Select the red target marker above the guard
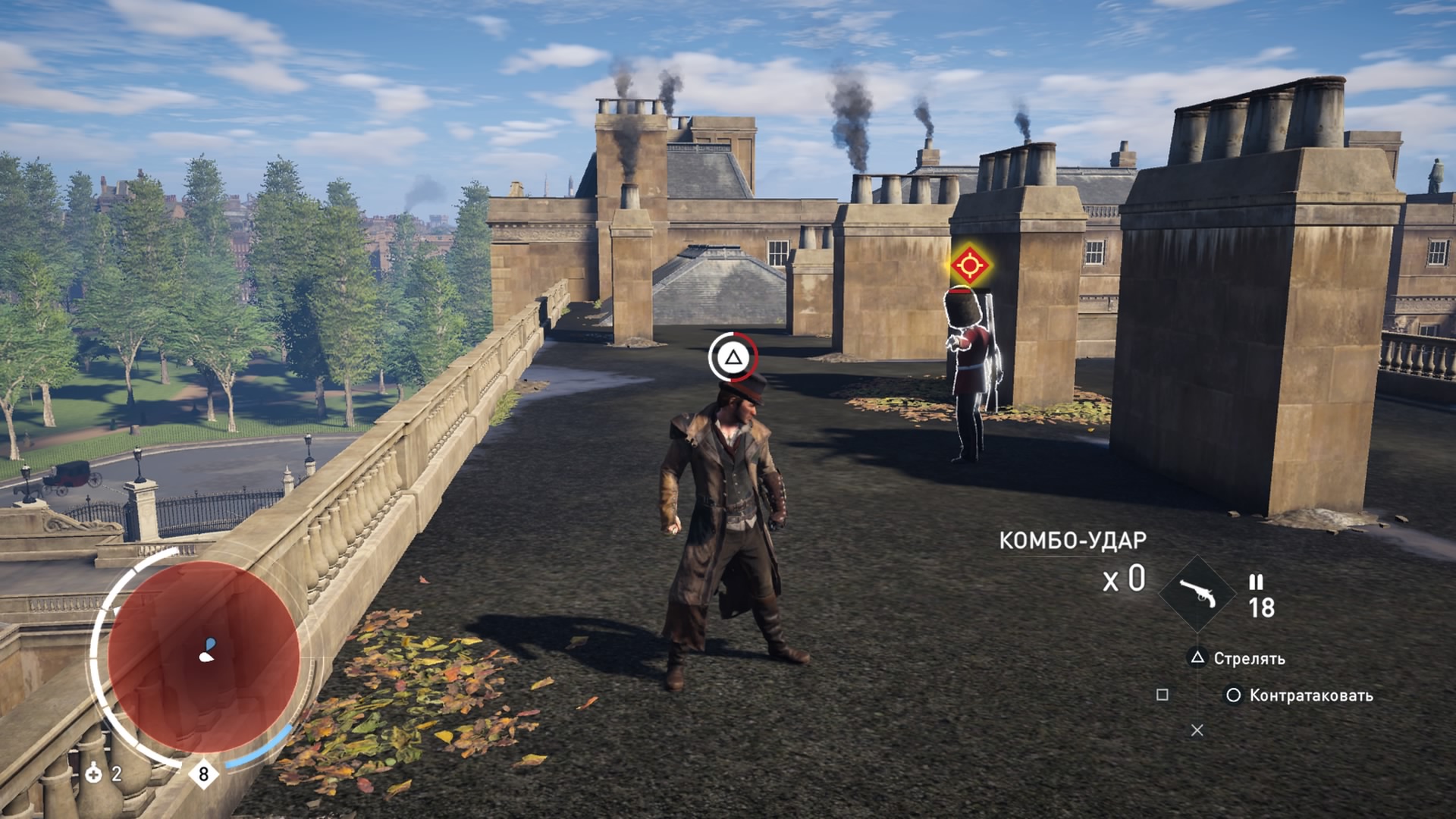1456x819 pixels. click(x=969, y=265)
